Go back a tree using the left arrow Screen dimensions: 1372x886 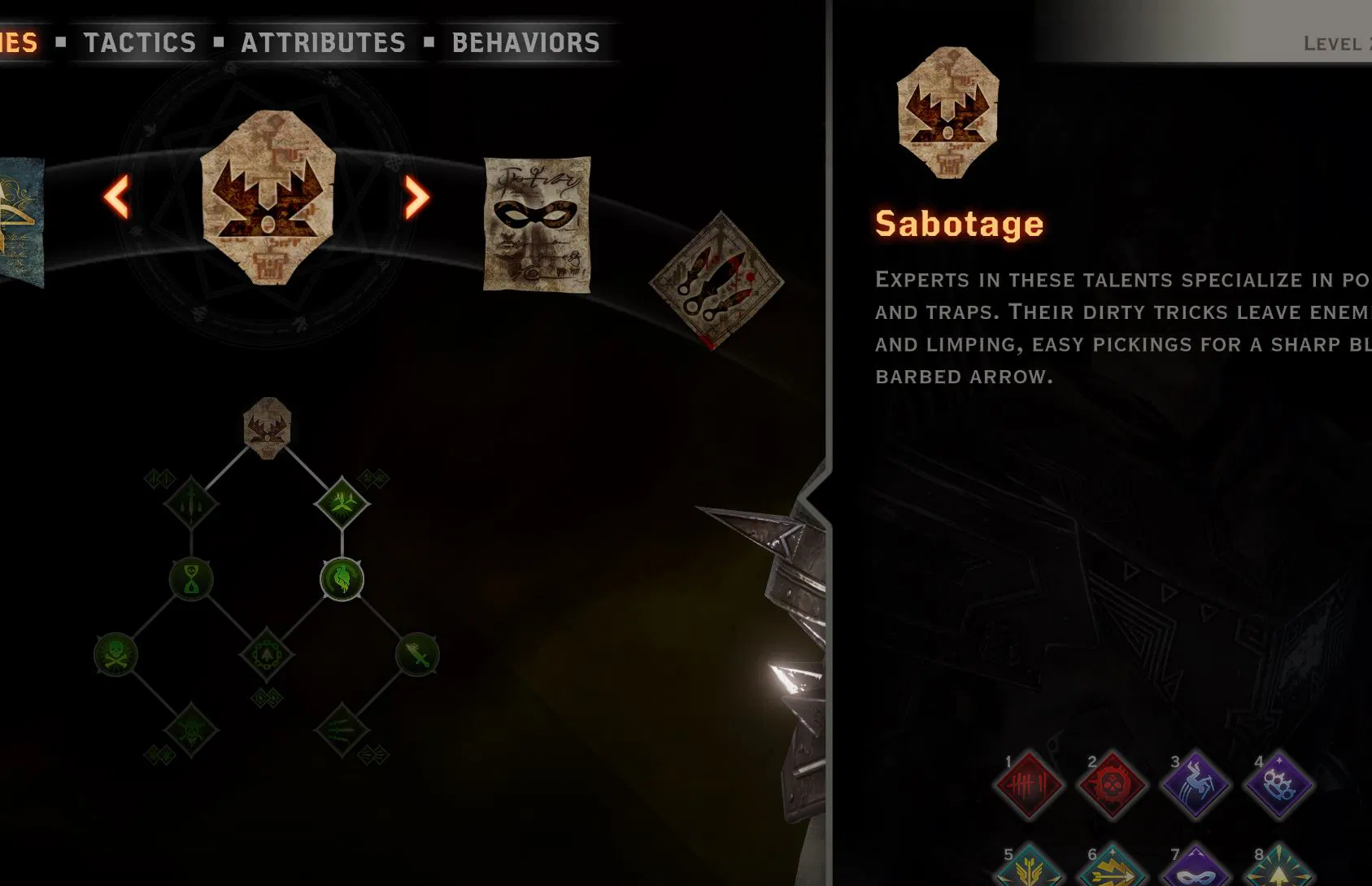click(x=117, y=197)
